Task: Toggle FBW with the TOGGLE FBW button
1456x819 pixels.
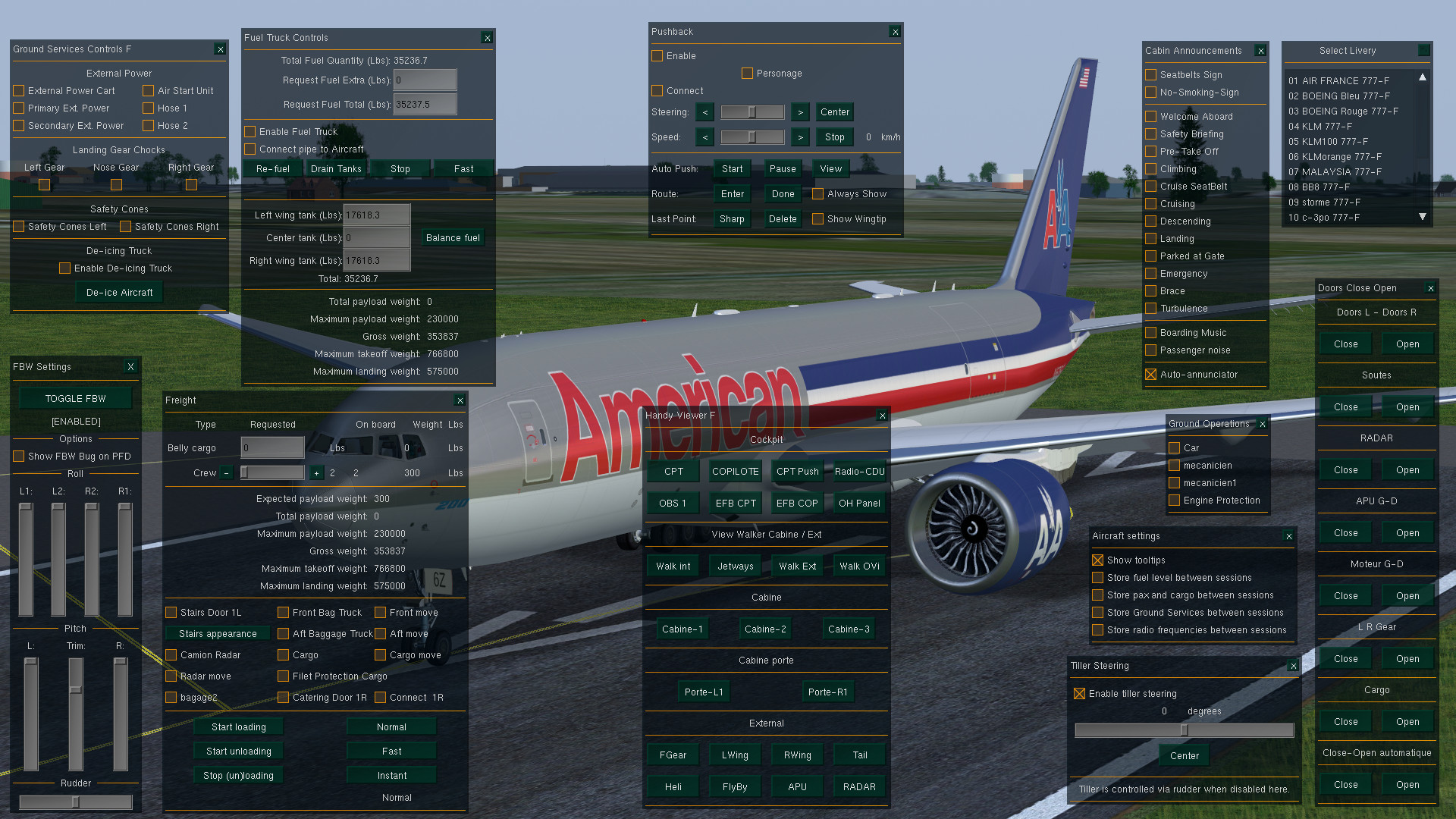Action: click(x=75, y=399)
